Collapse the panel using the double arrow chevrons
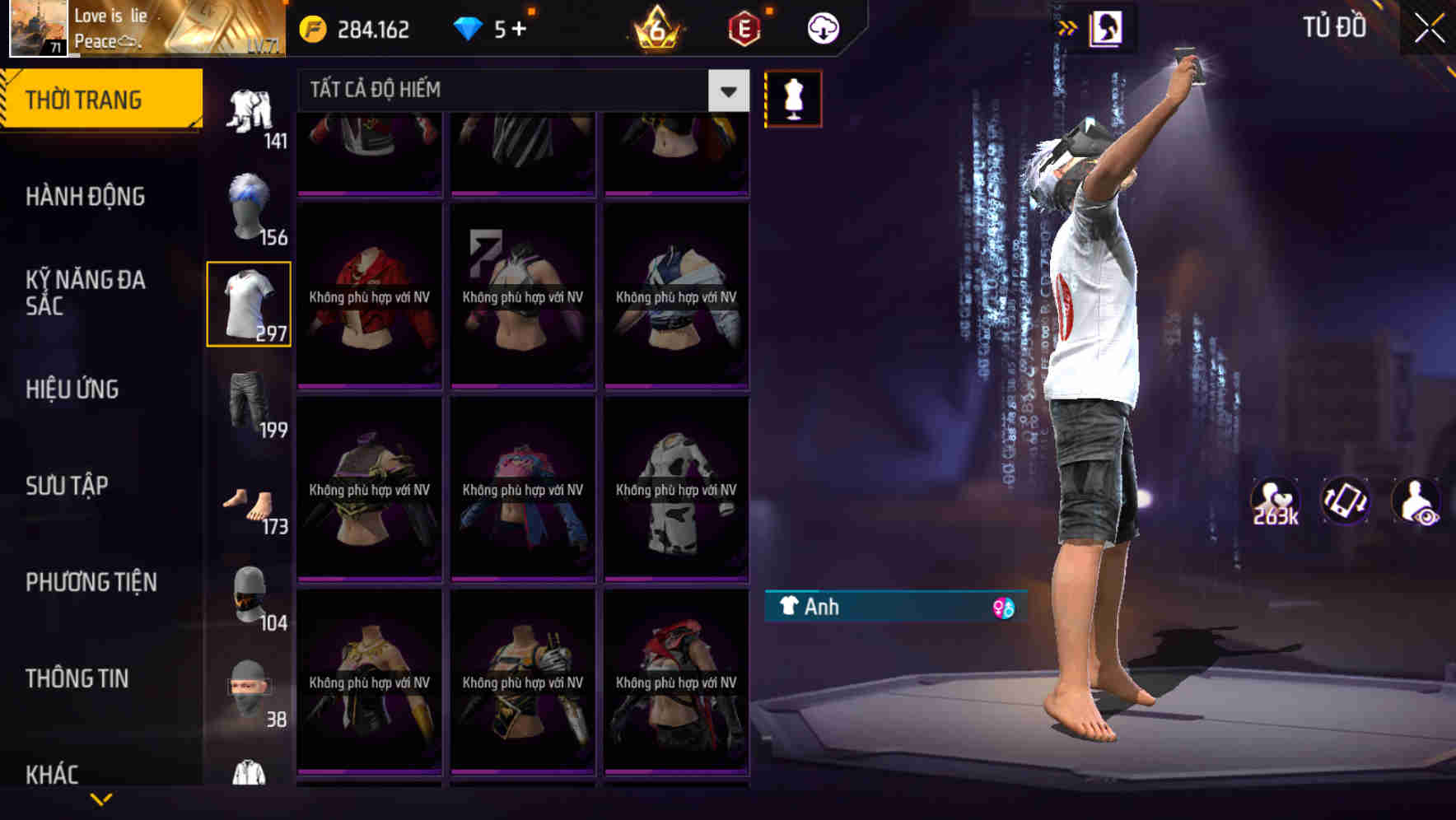Screen dimensions: 1456x820 pos(1068,27)
